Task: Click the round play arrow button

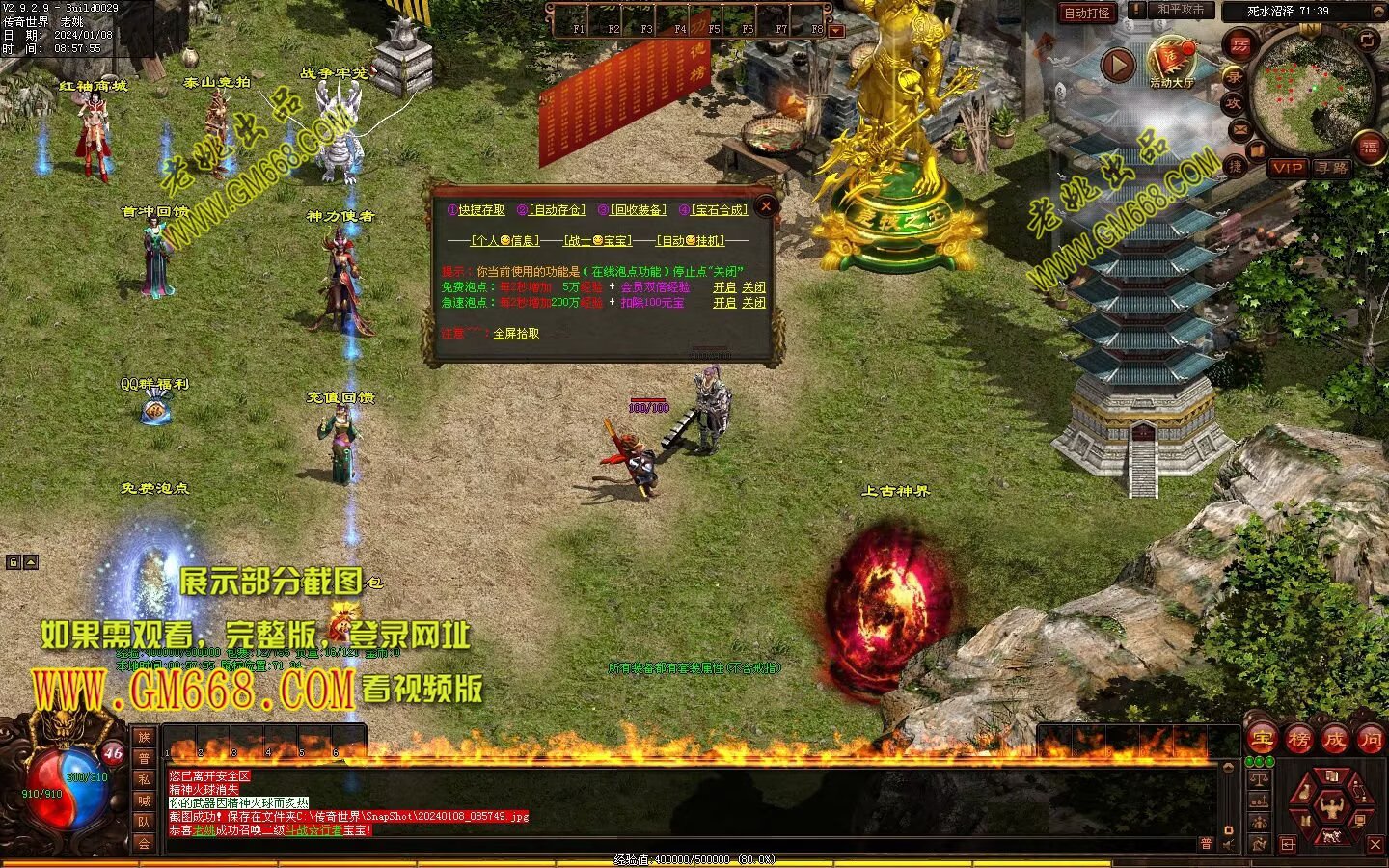Action: pyautogui.click(x=1118, y=66)
